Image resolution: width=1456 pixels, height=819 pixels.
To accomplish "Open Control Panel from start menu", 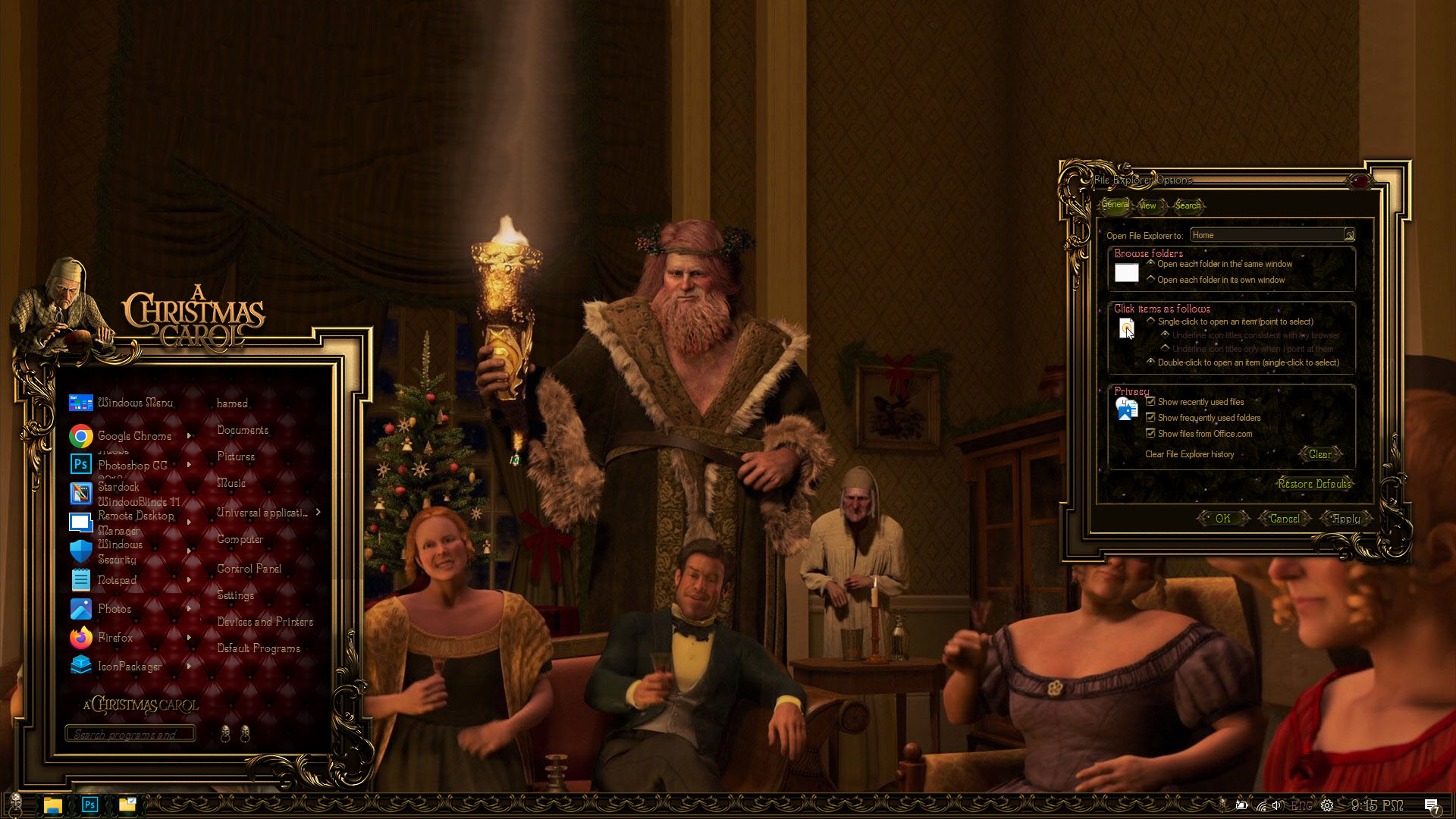I will coord(249,569).
